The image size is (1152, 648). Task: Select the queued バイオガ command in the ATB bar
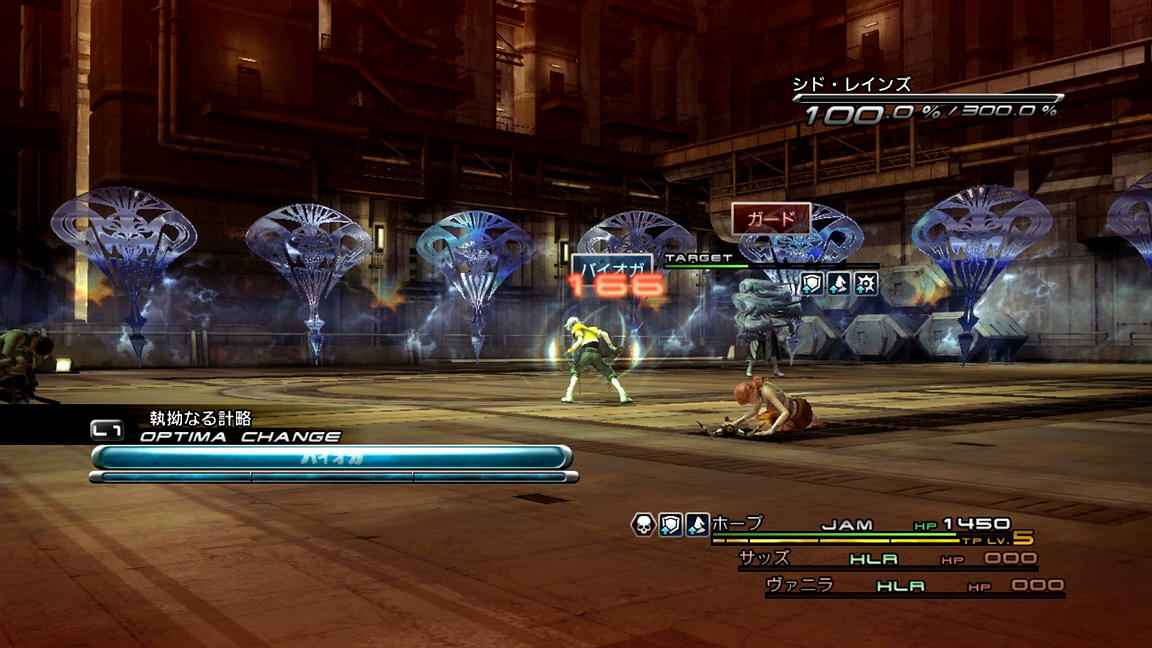tap(331, 457)
